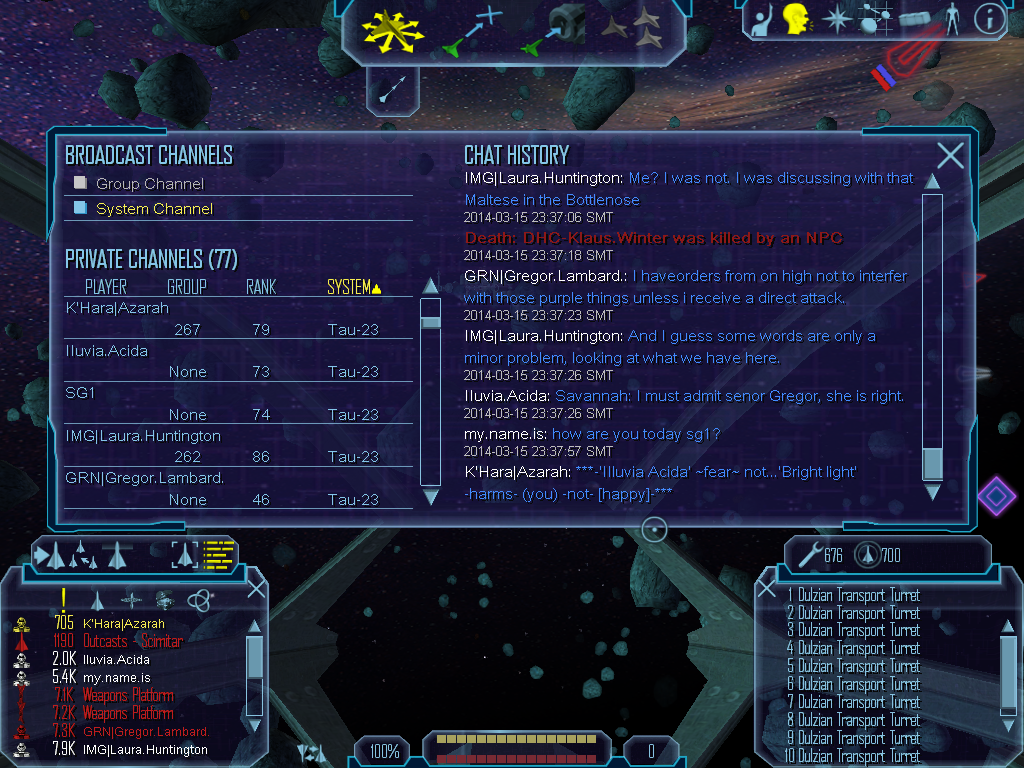Click the yellow text-lines icon above contacts
Image resolution: width=1024 pixels, height=768 pixels.
pos(218,553)
